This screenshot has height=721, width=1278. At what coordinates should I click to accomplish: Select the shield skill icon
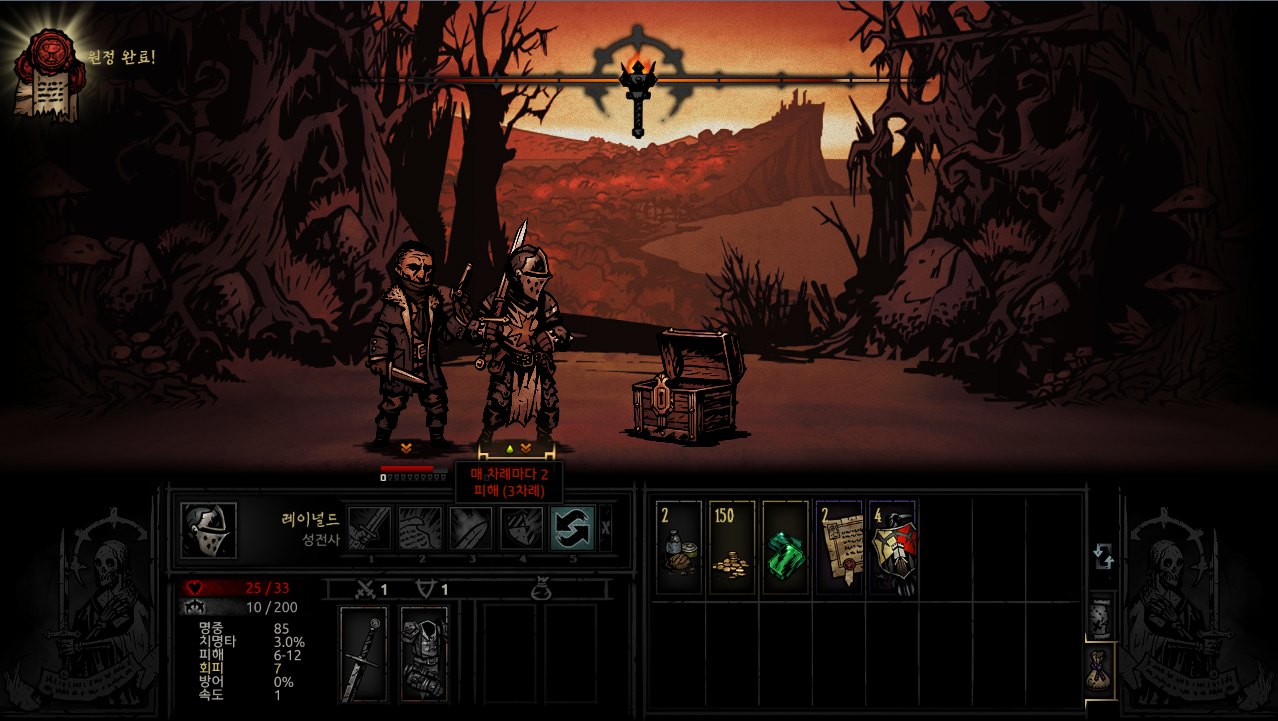click(471, 528)
